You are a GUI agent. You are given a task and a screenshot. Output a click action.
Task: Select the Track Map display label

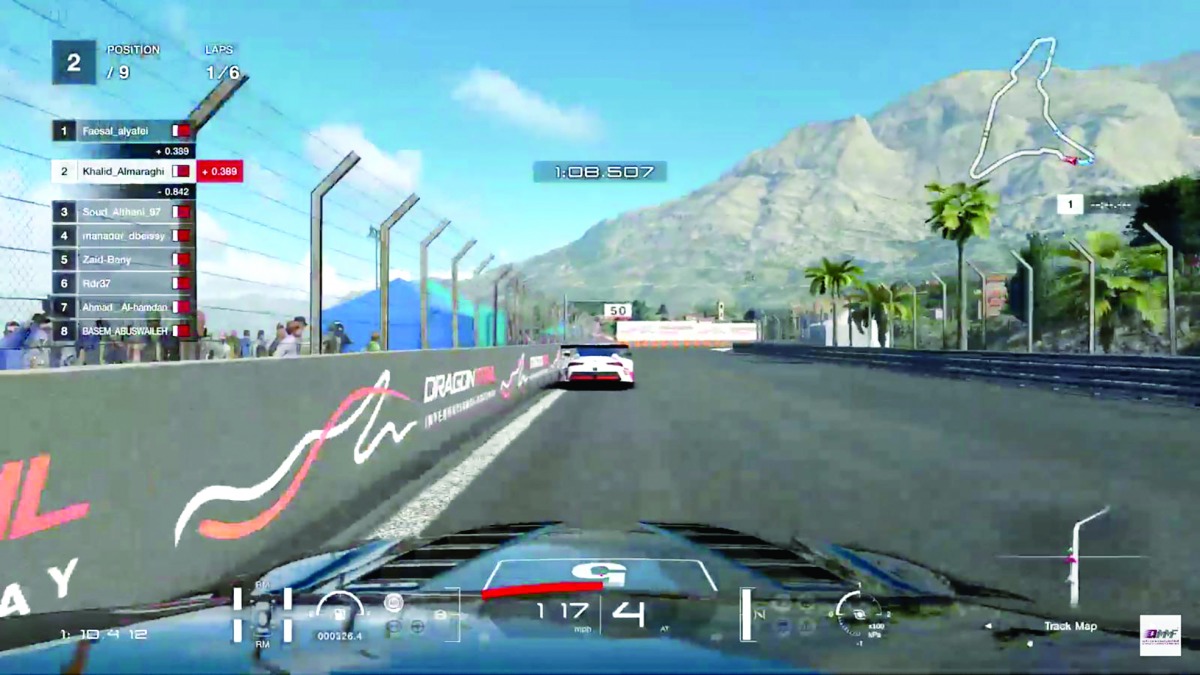coord(1070,627)
